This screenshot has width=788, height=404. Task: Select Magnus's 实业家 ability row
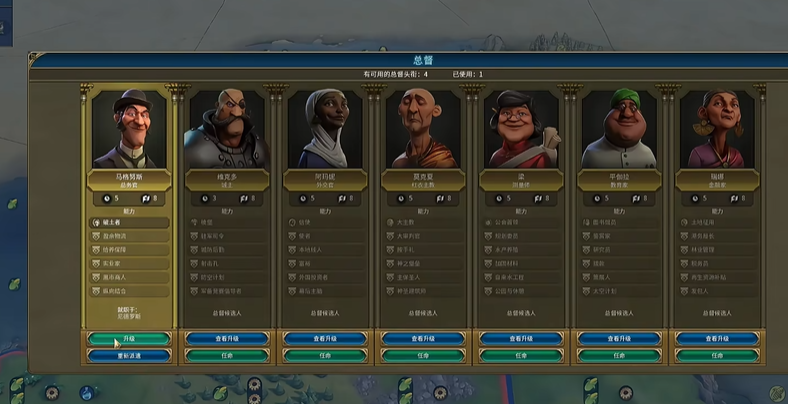pos(129,263)
